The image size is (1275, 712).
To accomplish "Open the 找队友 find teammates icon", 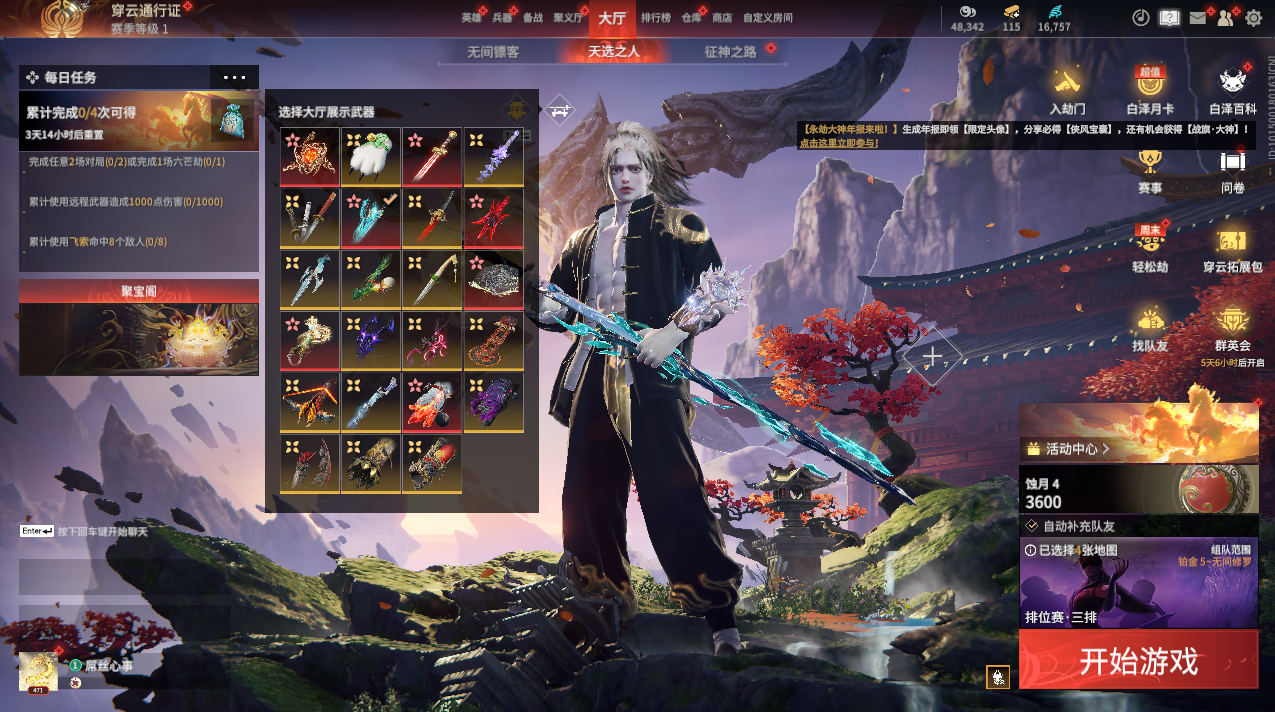I will pyautogui.click(x=1149, y=327).
